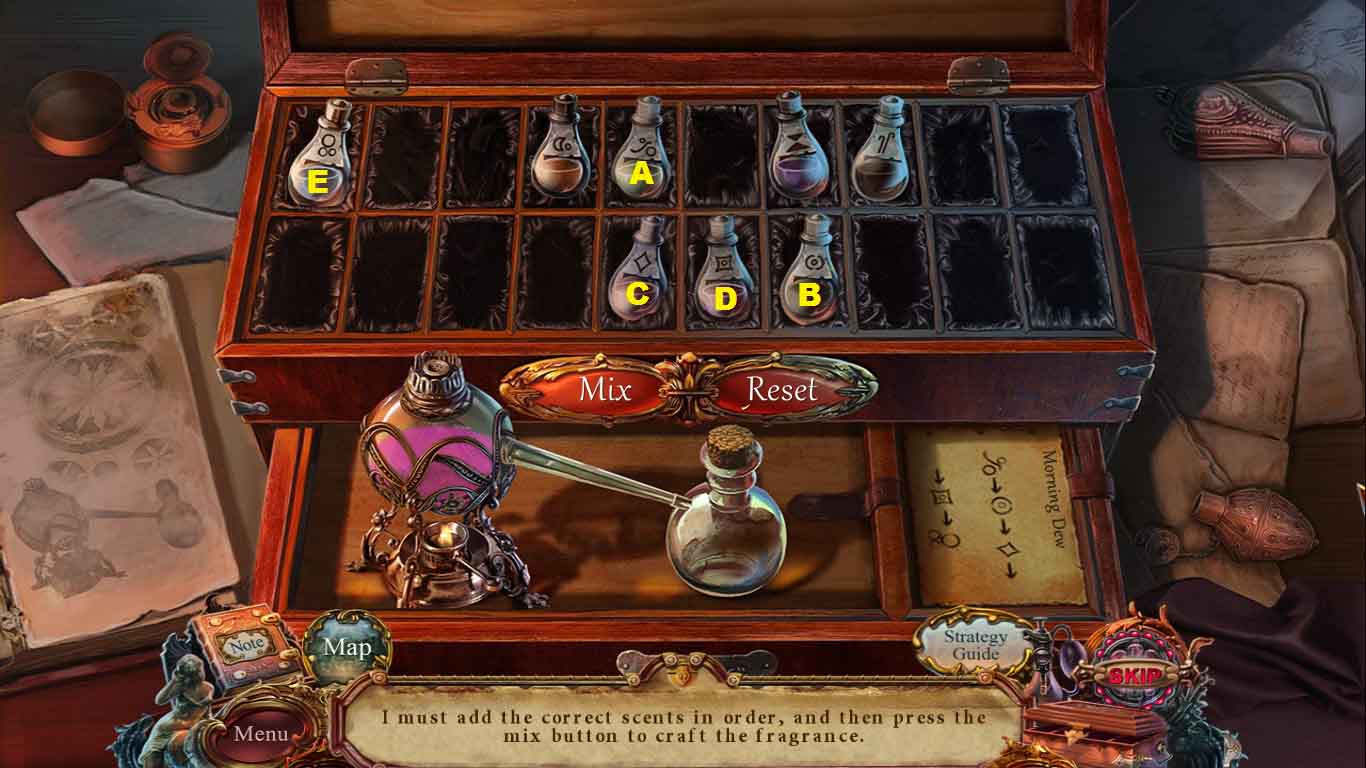
Task: Open the Menu
Action: point(261,733)
